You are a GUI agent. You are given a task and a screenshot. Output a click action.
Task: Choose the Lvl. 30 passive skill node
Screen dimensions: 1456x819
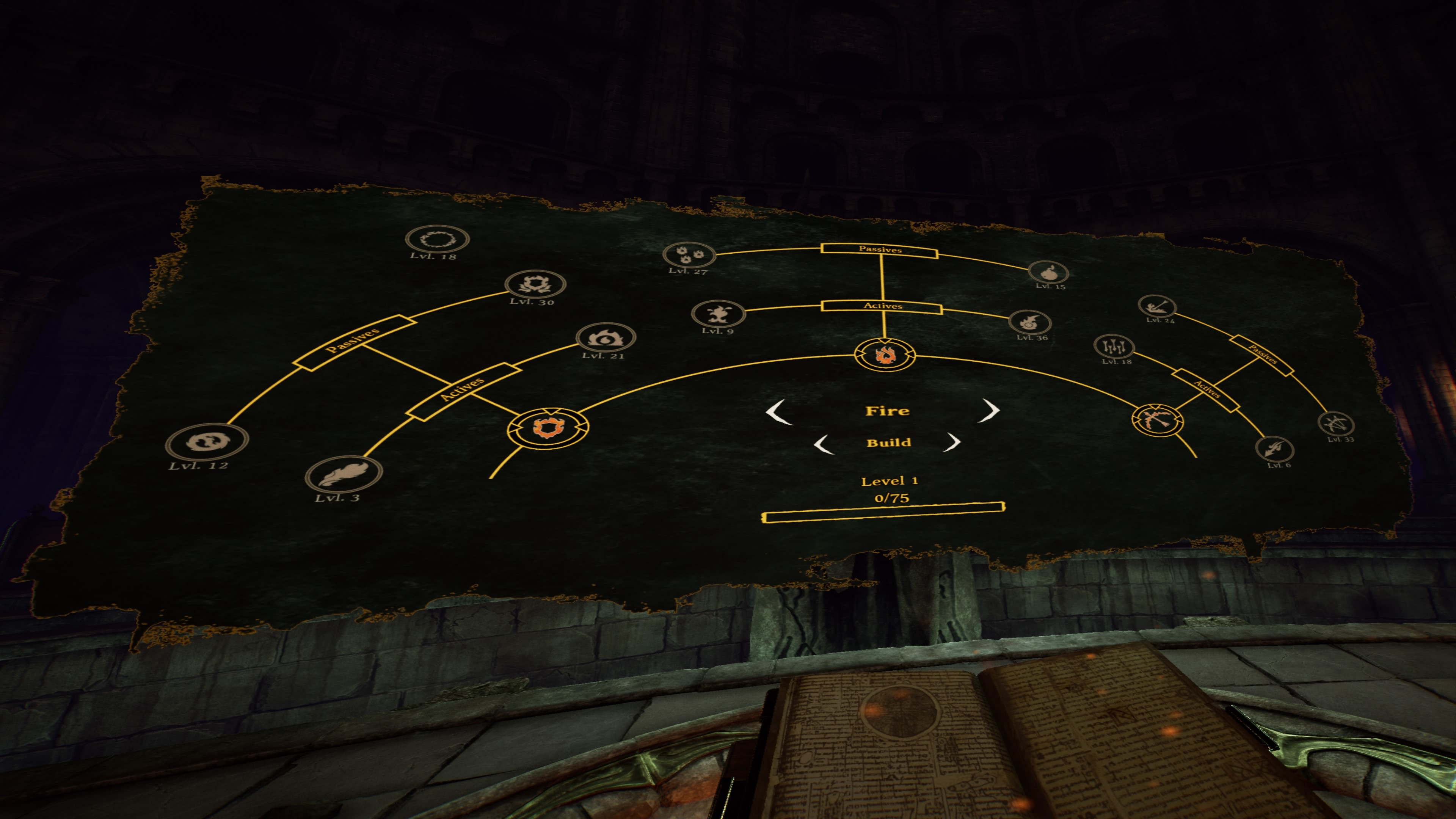pos(535,284)
